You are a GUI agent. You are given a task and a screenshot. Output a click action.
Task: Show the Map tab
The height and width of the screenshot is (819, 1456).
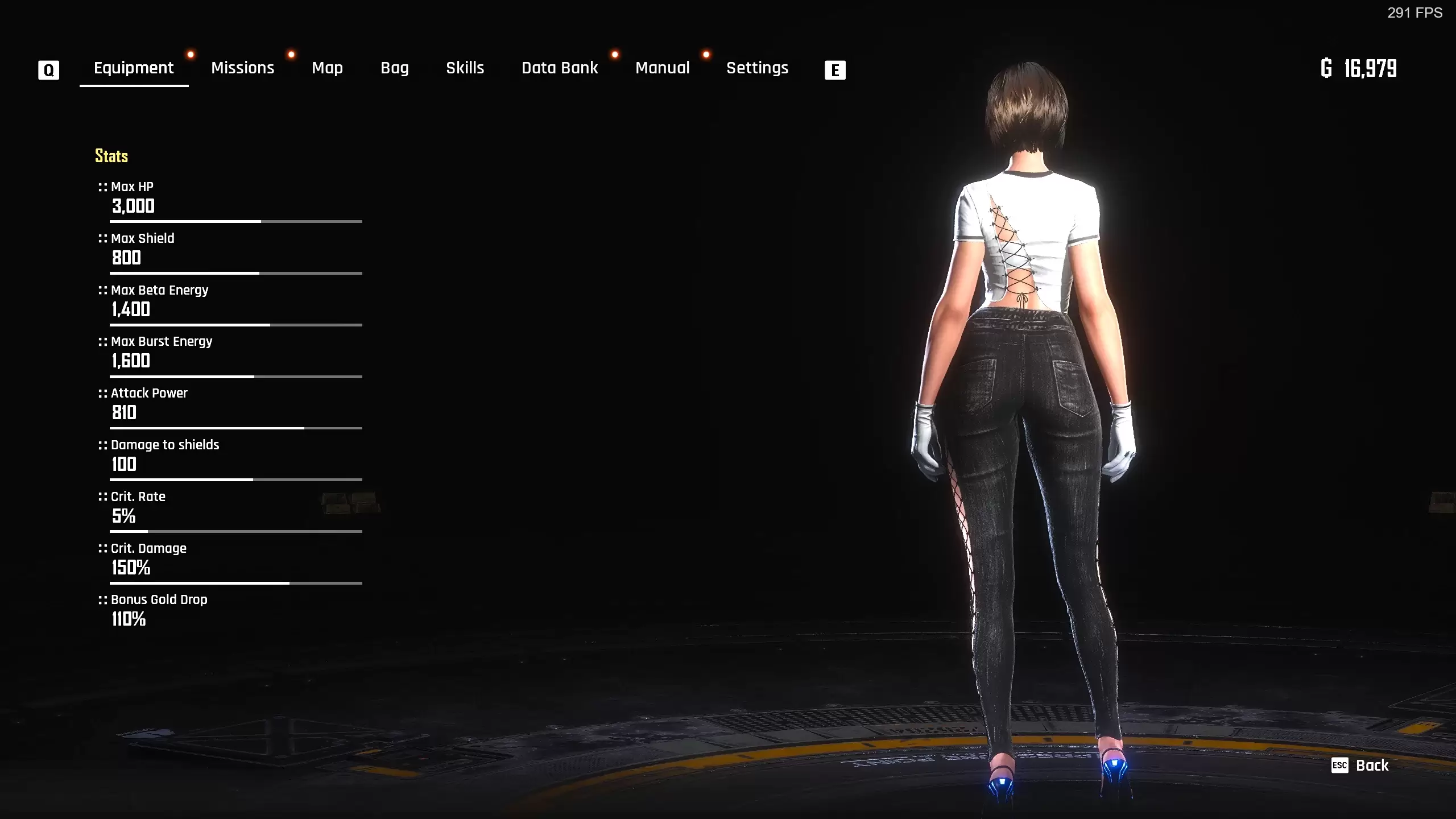(x=327, y=68)
